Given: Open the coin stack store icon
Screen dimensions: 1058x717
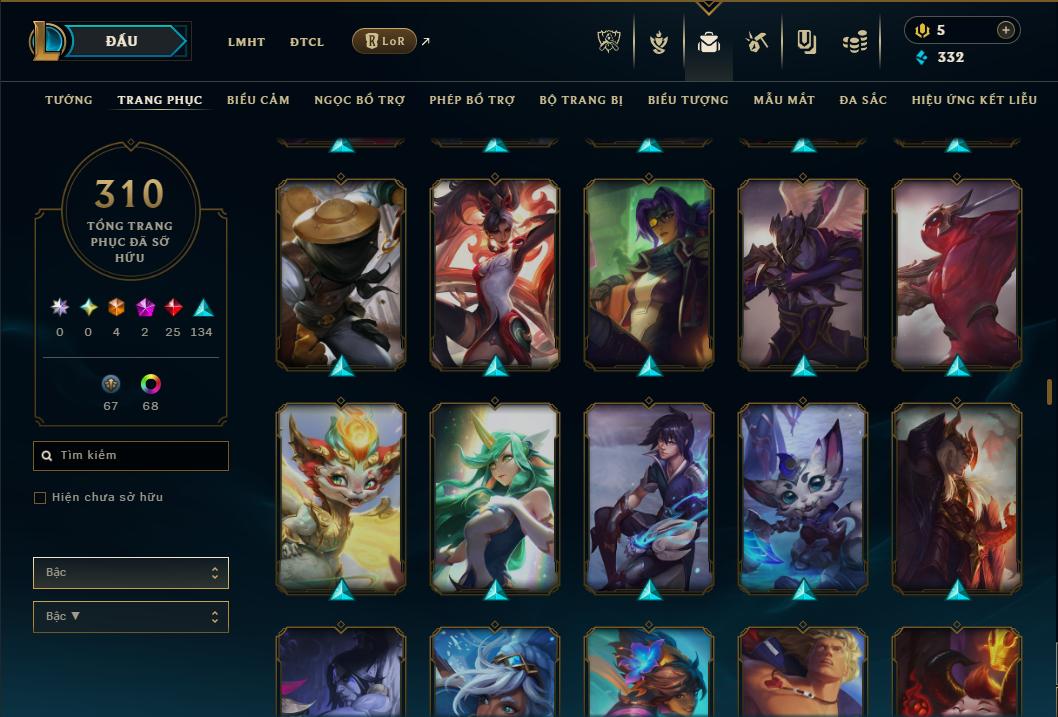Looking at the screenshot, I should click(x=854, y=42).
